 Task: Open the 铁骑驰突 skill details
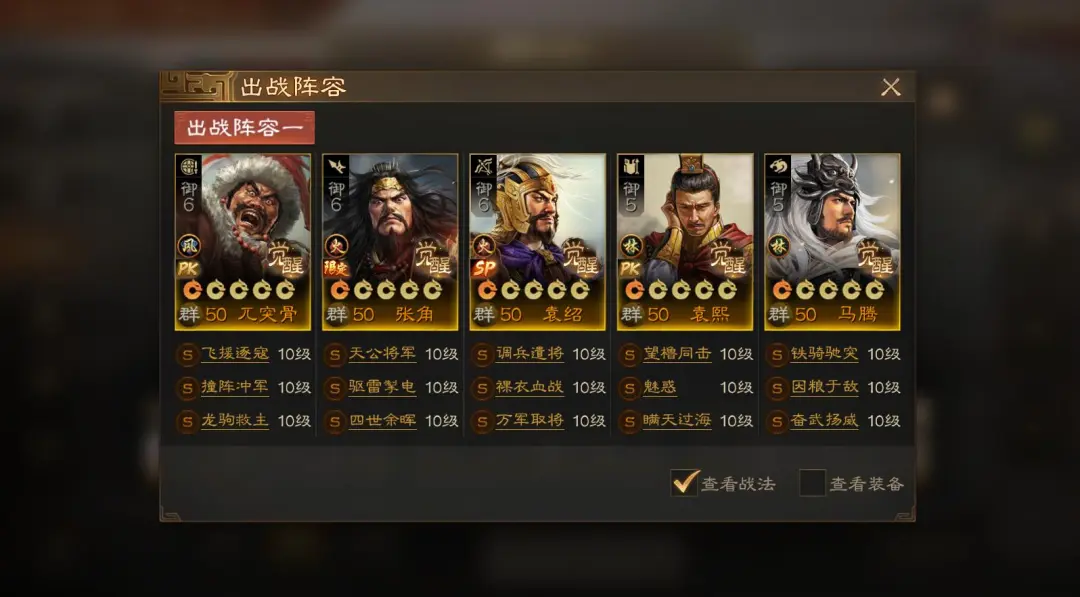pos(825,354)
